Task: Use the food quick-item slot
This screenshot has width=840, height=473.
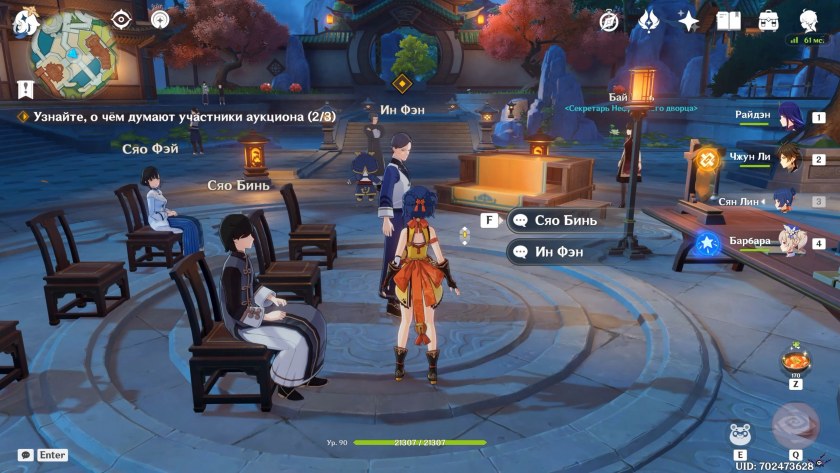Action: point(796,359)
